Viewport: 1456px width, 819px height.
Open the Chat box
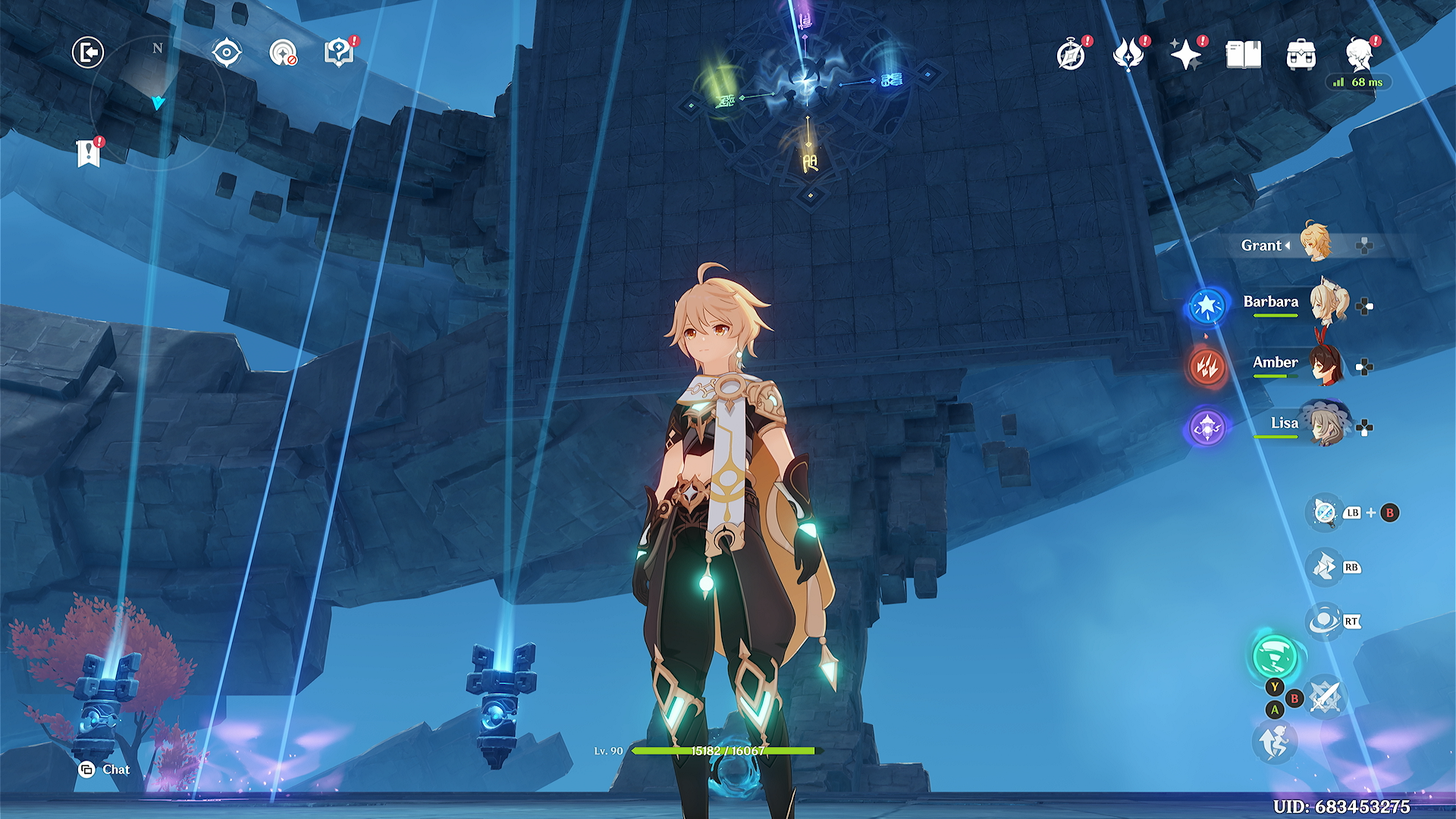coord(105,770)
